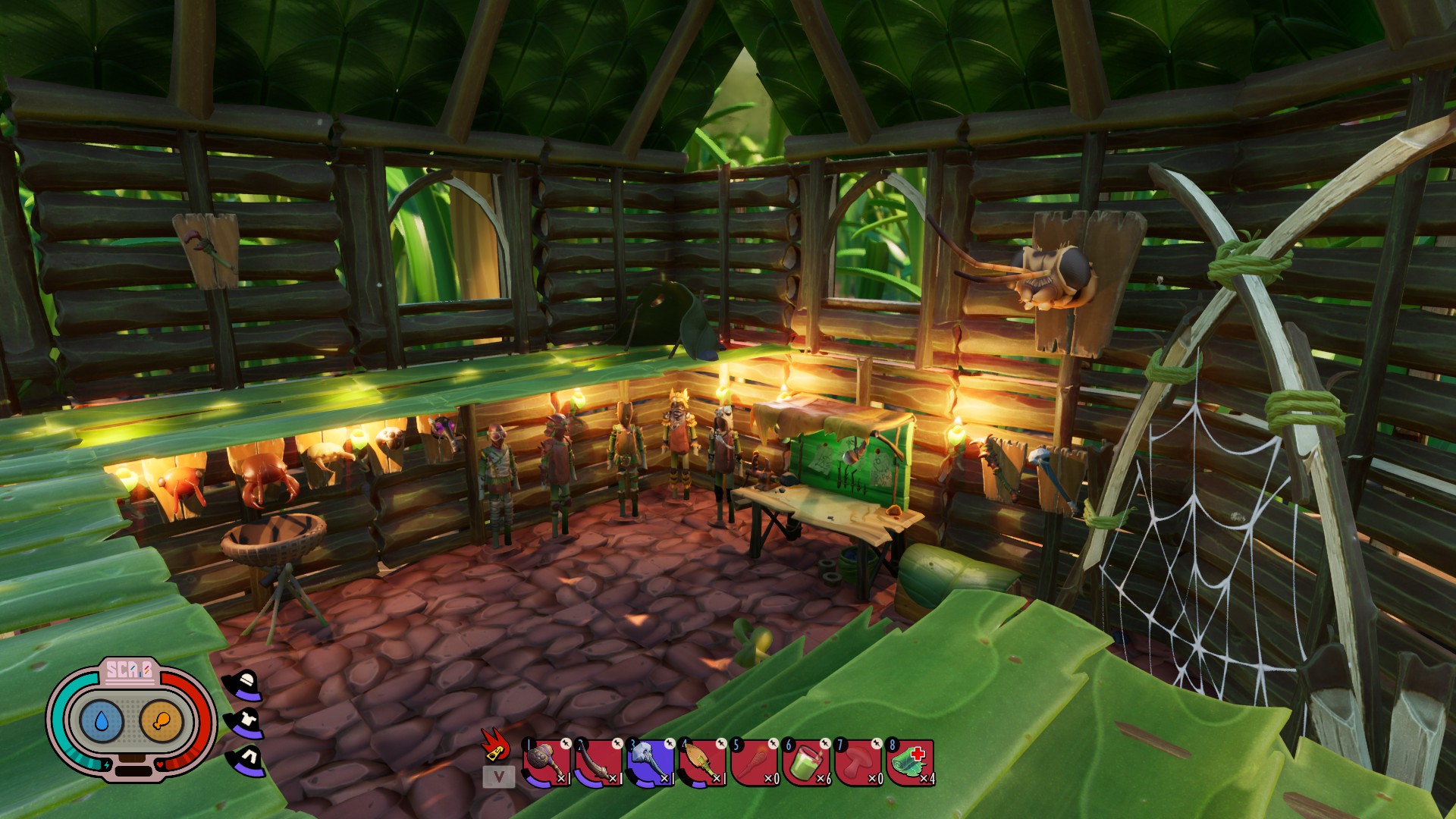This screenshot has width=1456, height=819.
Task: Select the torch in hotbar slot 4
Action: pyautogui.click(x=701, y=763)
